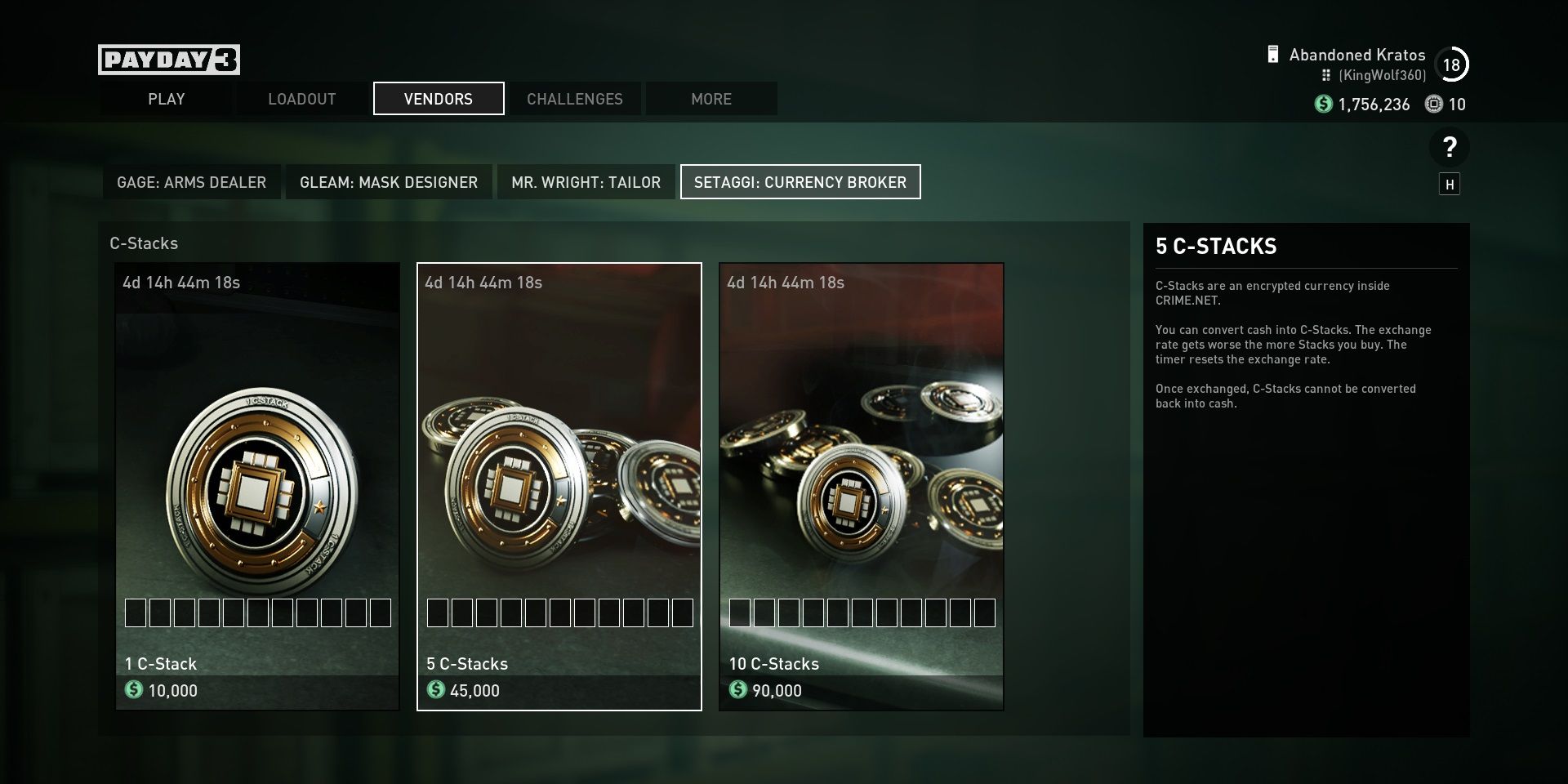
Task: Open SETAGGI: CURRENCY BROKER vendor
Action: coord(800,182)
